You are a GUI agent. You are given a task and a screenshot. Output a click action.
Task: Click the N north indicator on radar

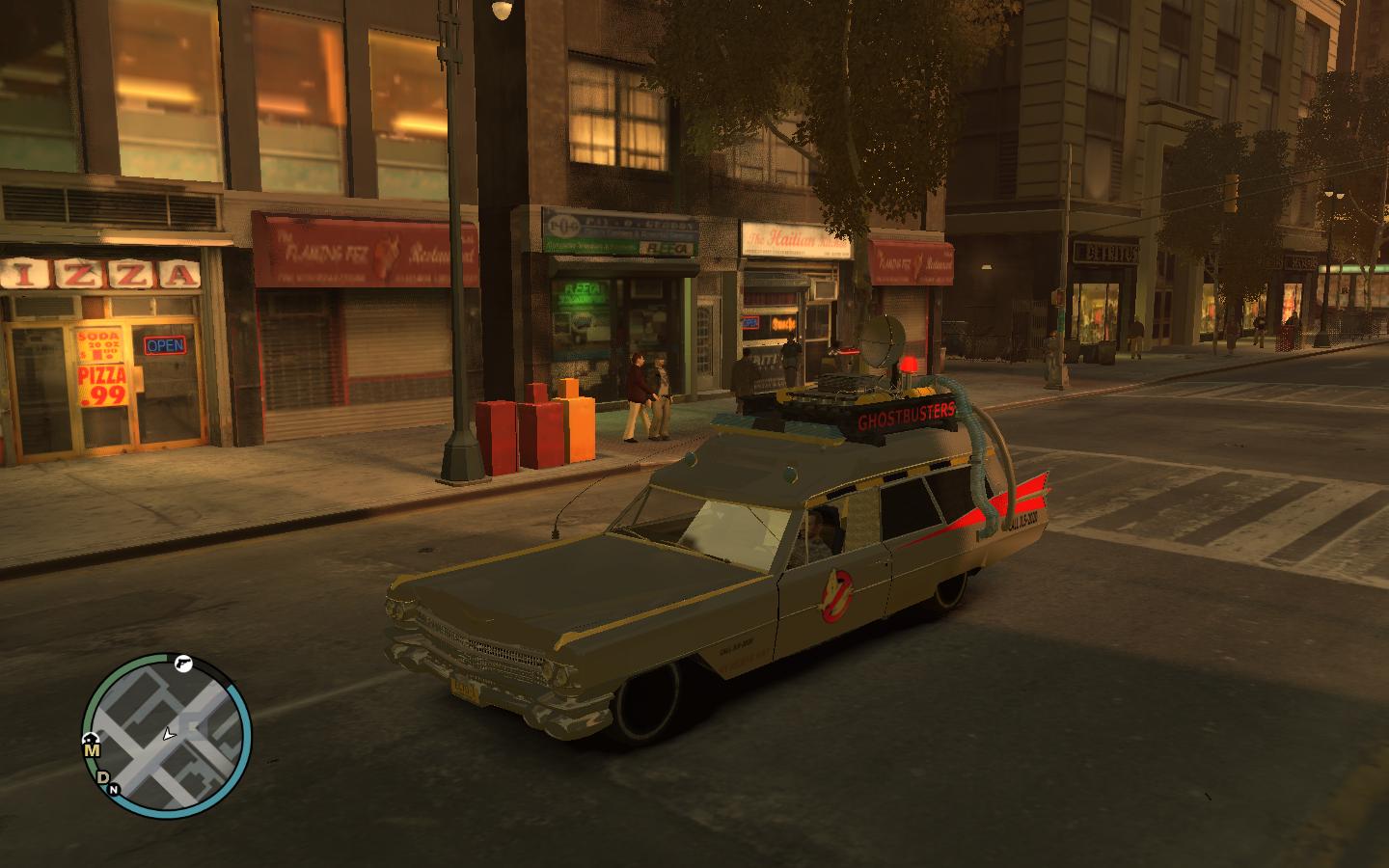coord(114,790)
